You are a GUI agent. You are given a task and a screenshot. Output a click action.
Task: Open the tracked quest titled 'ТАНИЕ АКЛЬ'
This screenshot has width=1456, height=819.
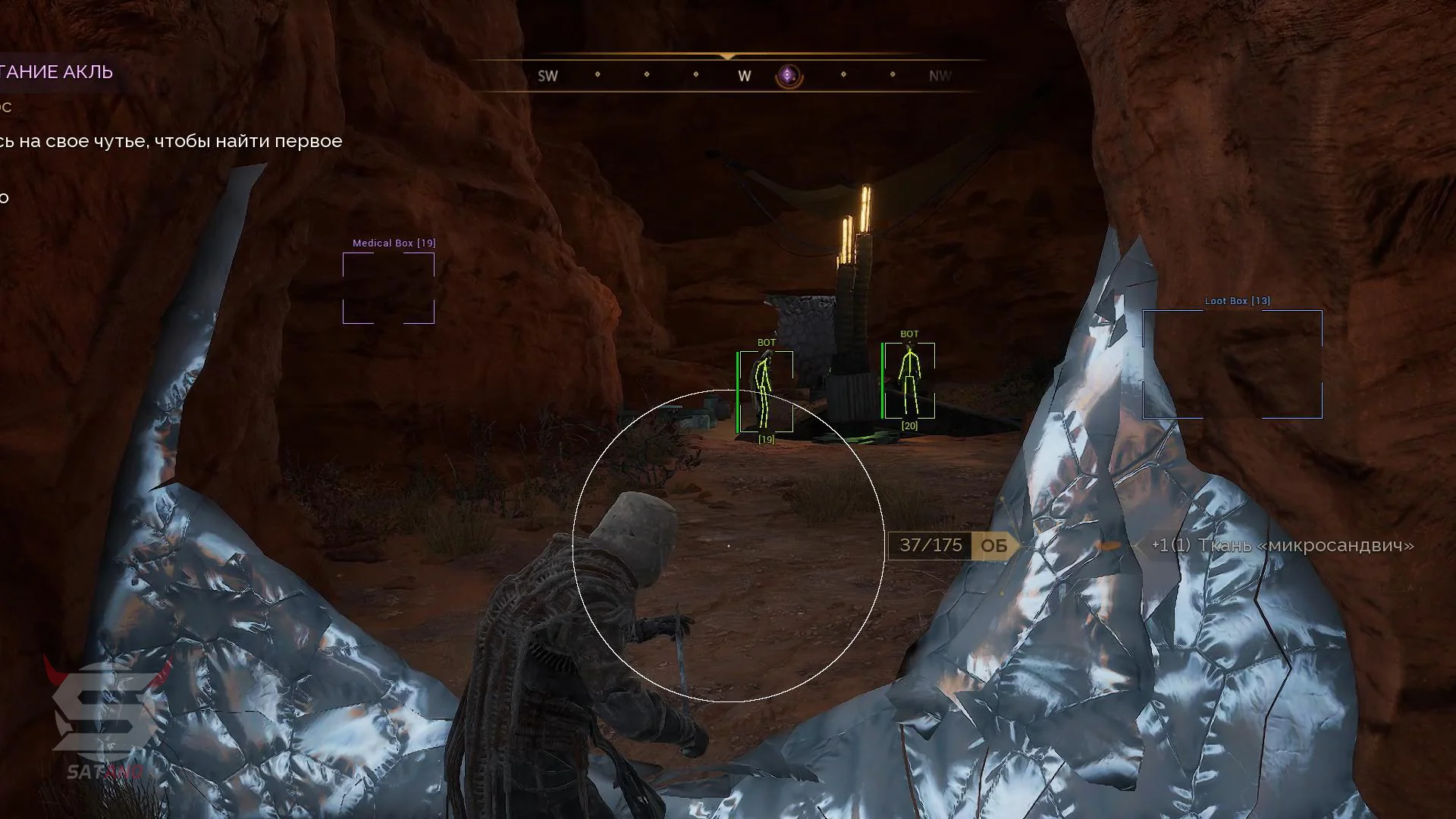point(57,72)
